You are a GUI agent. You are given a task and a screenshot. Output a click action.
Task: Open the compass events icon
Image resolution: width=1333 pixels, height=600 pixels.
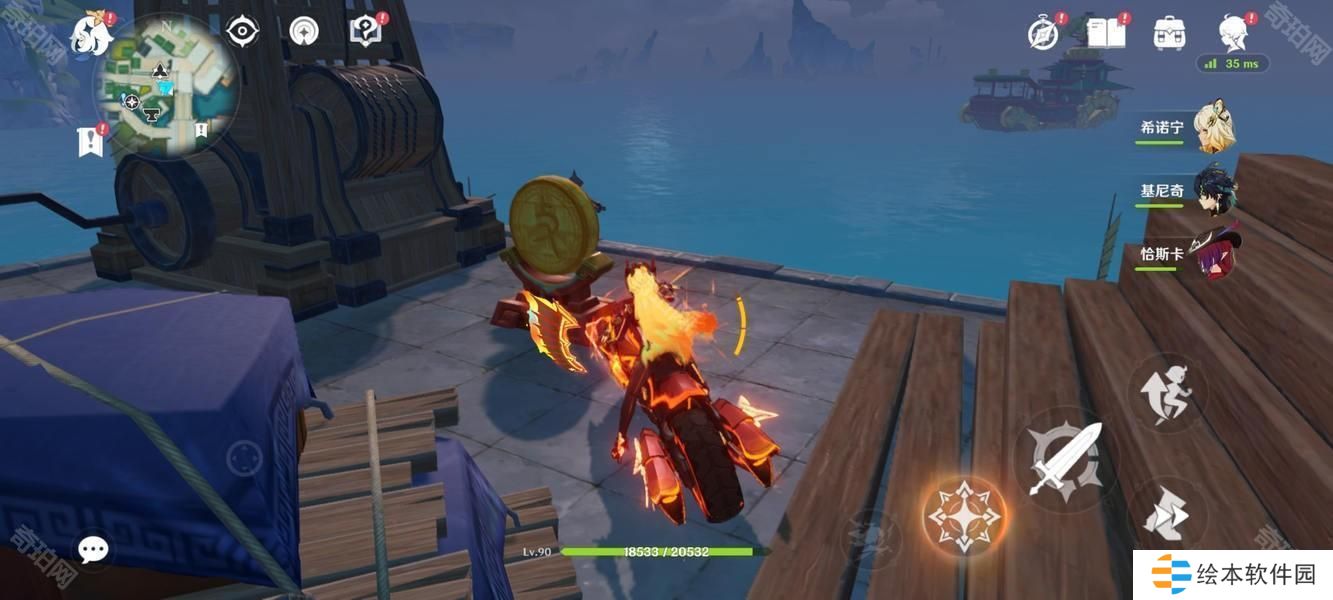1043,34
